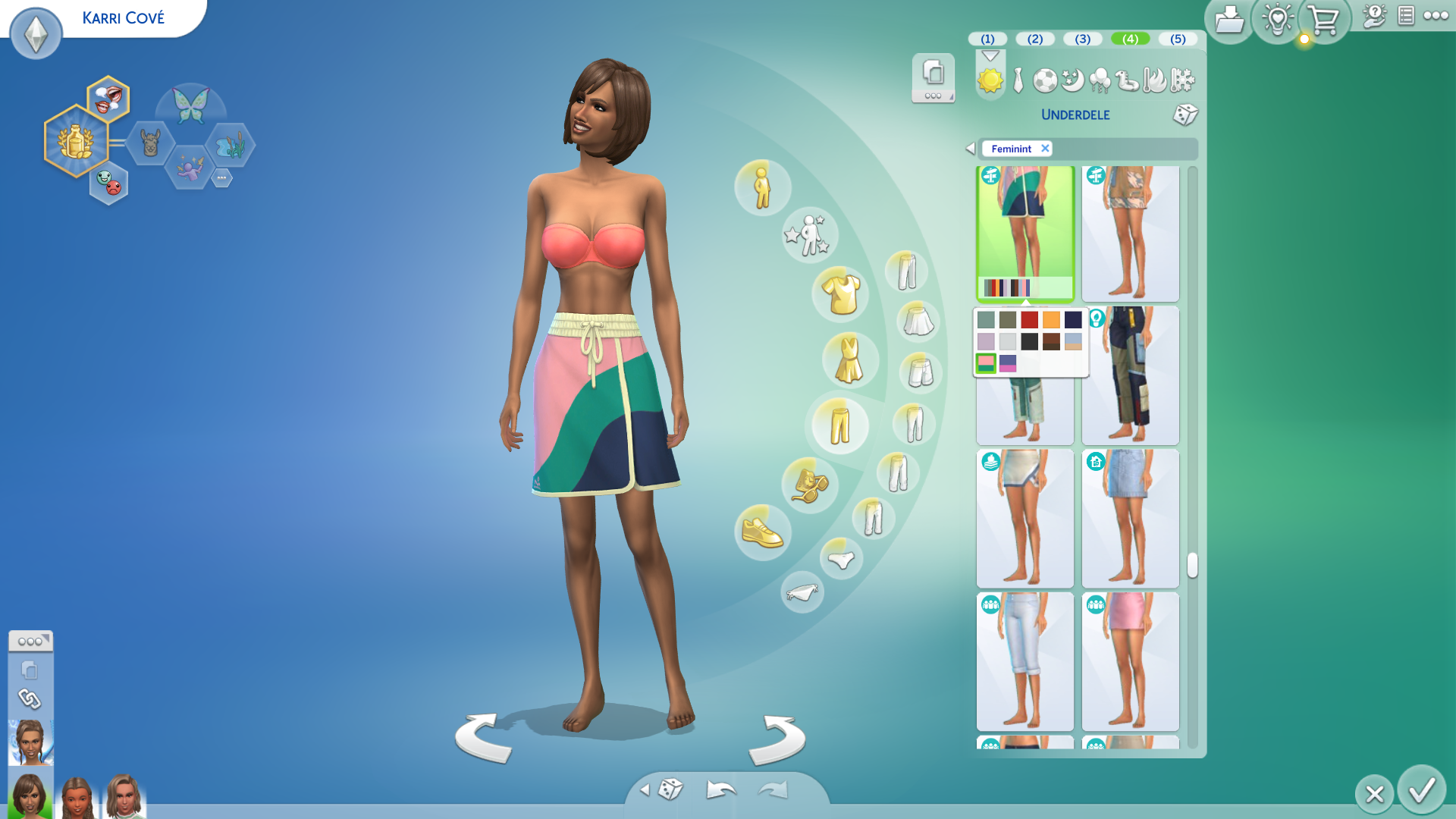
Task: Pick the navy blue color swatch
Action: [x=1073, y=319]
